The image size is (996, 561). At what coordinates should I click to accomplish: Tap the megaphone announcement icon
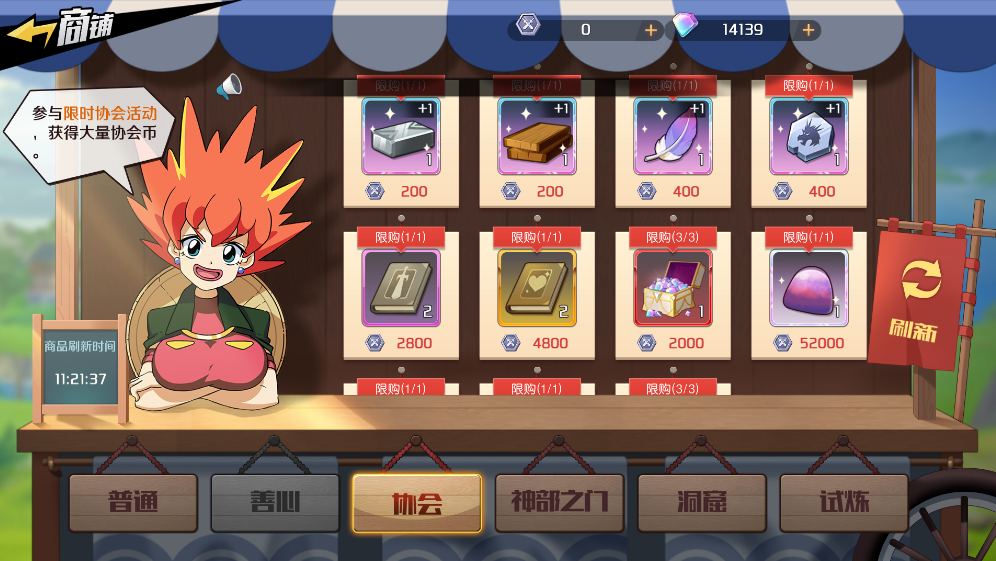(229, 88)
